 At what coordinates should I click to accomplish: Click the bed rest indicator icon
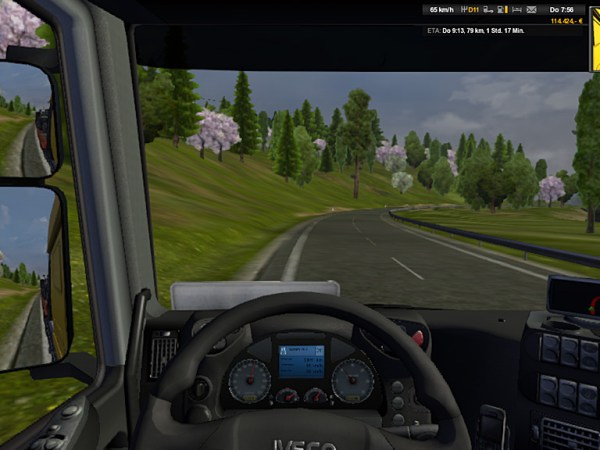(x=515, y=10)
